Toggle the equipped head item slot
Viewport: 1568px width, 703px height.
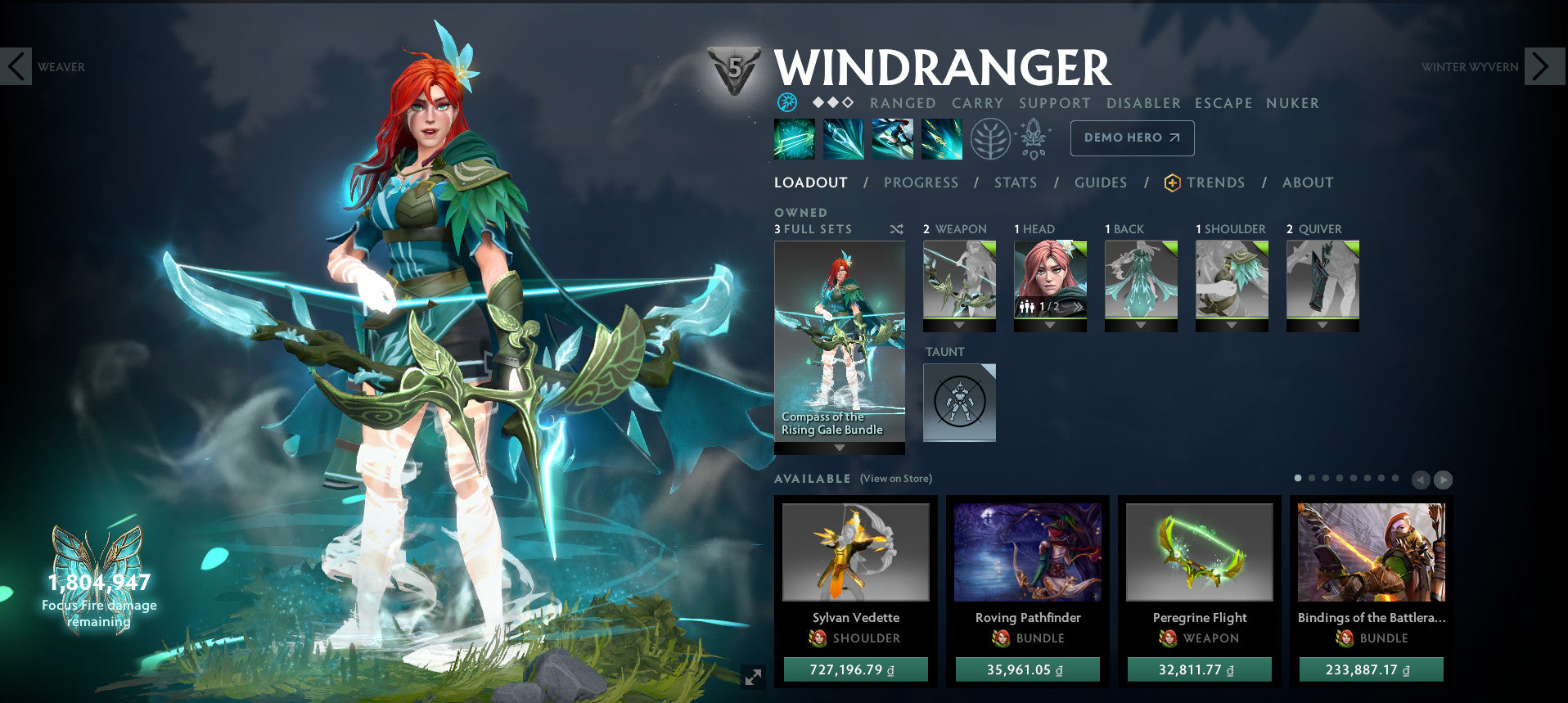coord(1050,282)
